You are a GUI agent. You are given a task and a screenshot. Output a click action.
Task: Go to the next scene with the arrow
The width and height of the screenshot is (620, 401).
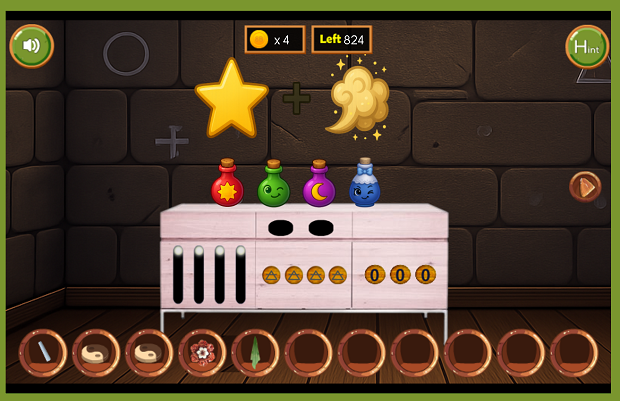(x=584, y=186)
